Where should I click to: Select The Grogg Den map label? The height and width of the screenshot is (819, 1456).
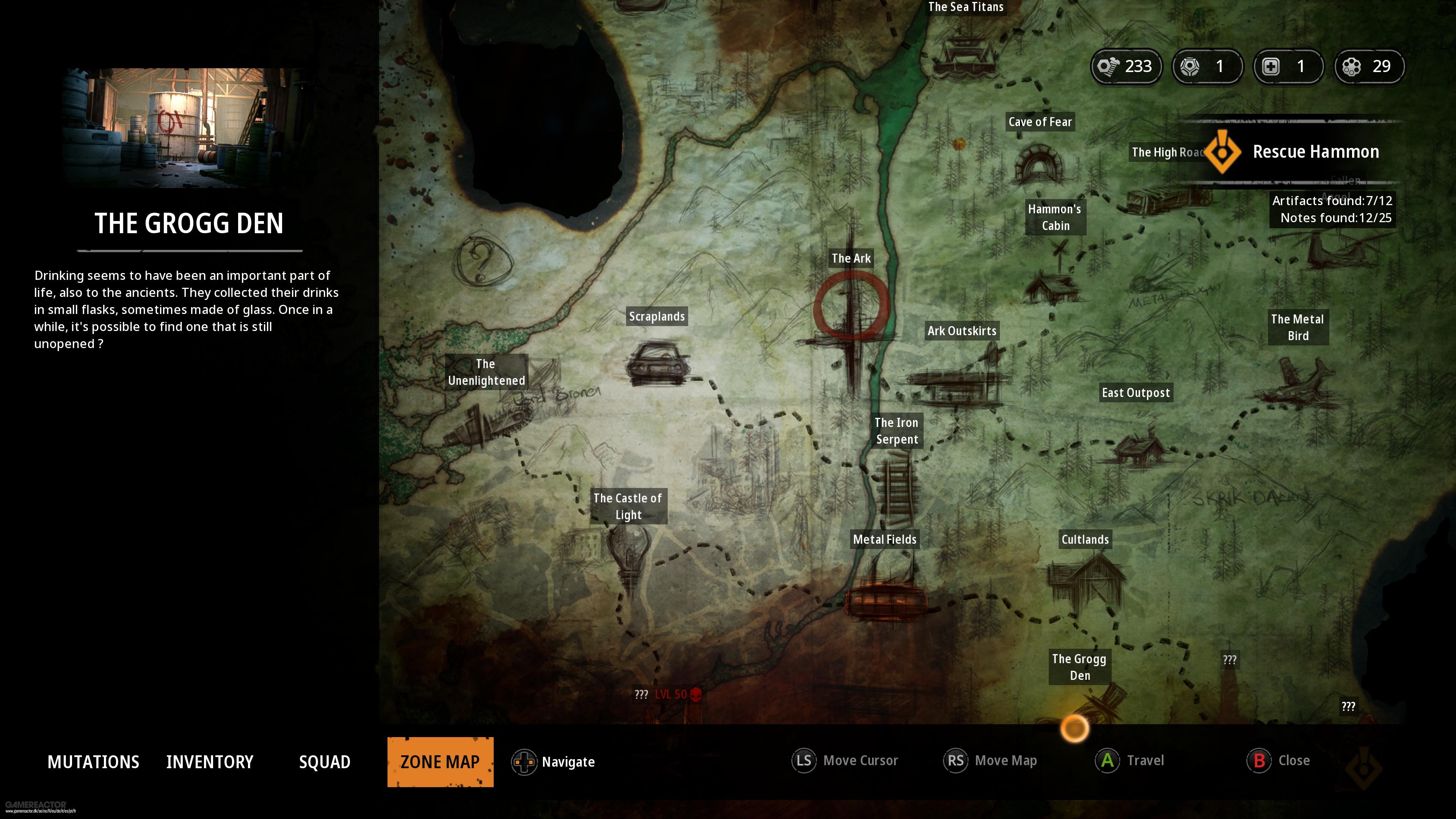(1079, 667)
